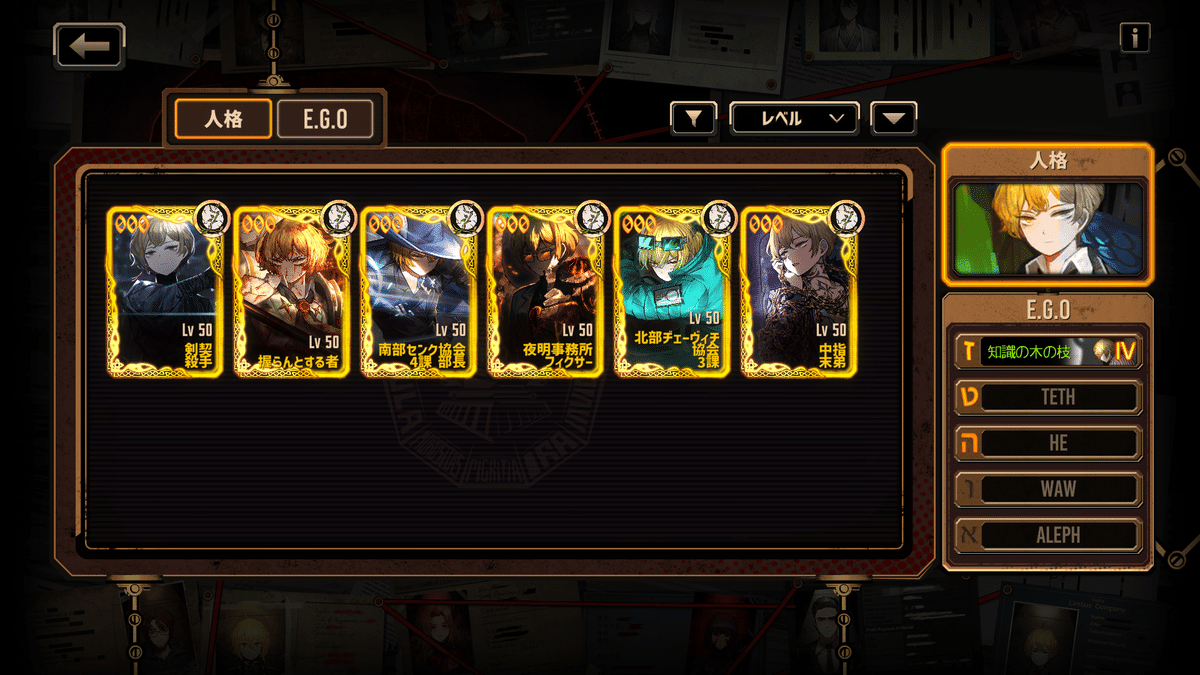
Task: Choose the teal-hooded 北部 協会3課 card
Action: 674,290
